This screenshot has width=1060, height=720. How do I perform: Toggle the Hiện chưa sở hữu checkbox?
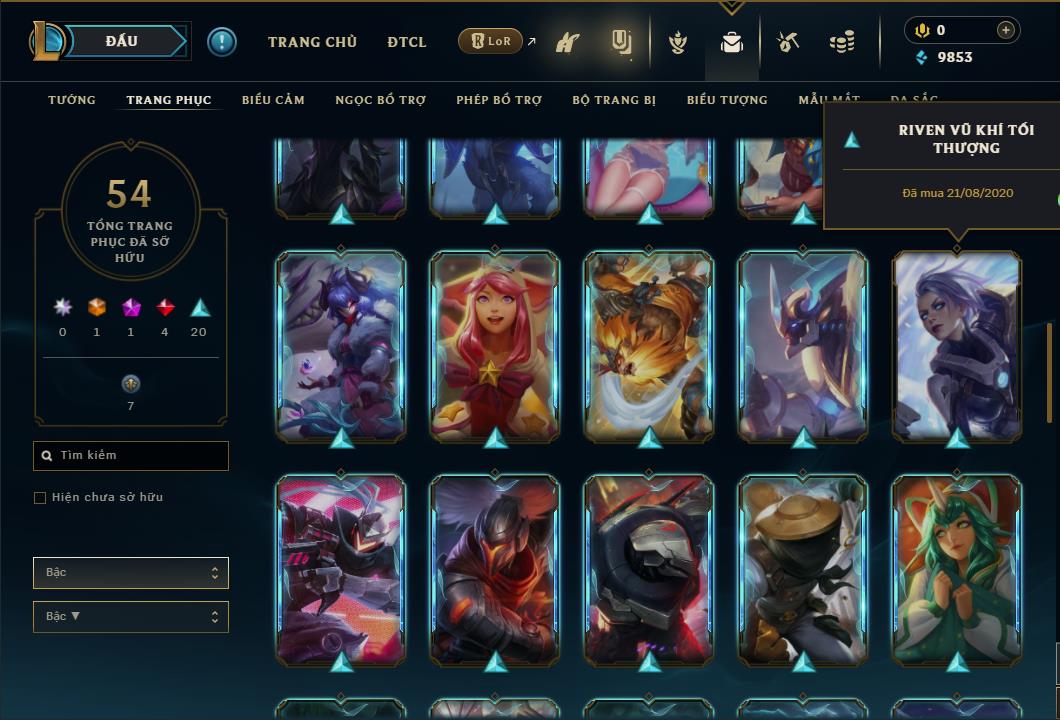pyautogui.click(x=40, y=498)
